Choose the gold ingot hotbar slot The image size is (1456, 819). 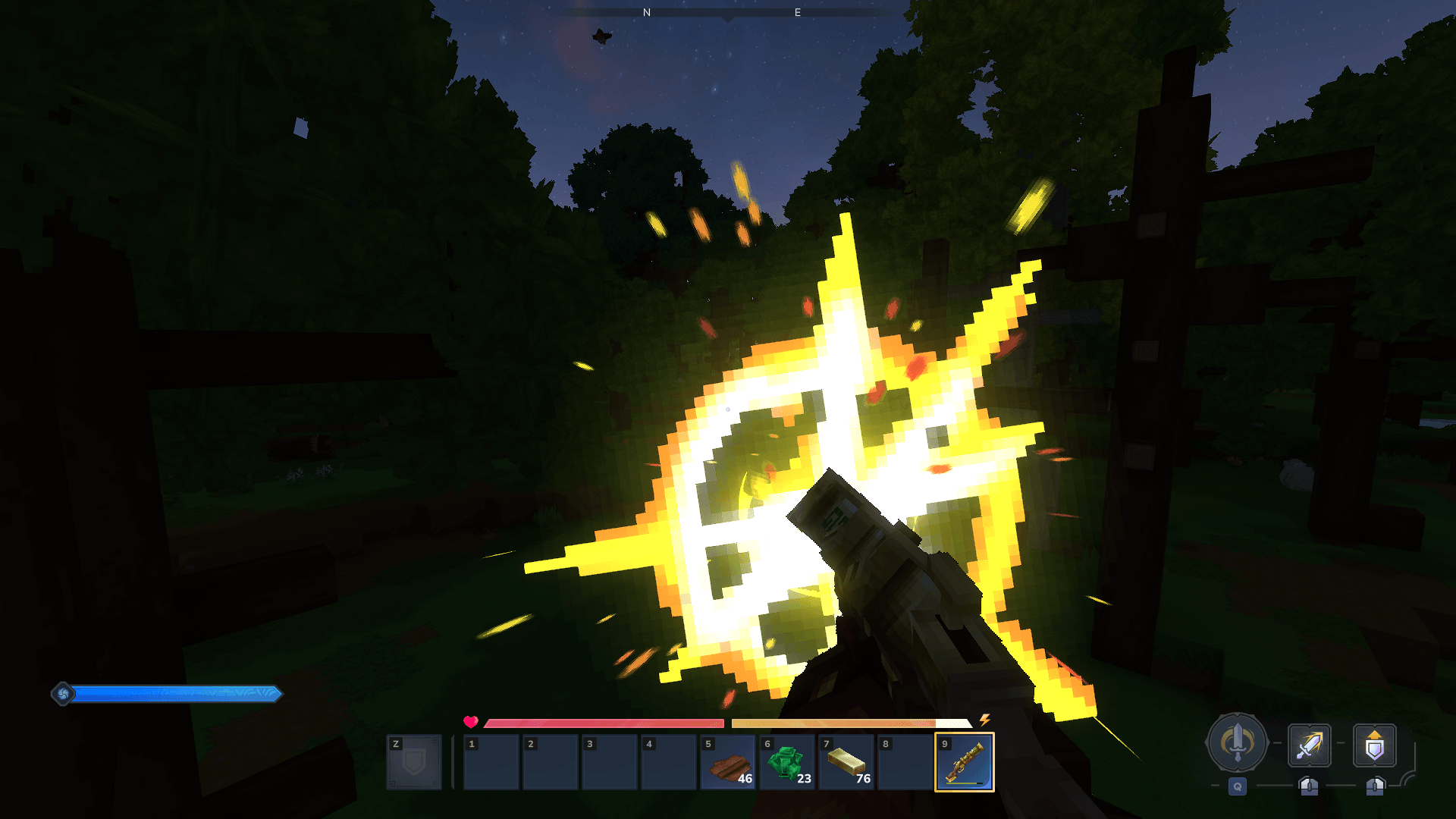point(846,762)
